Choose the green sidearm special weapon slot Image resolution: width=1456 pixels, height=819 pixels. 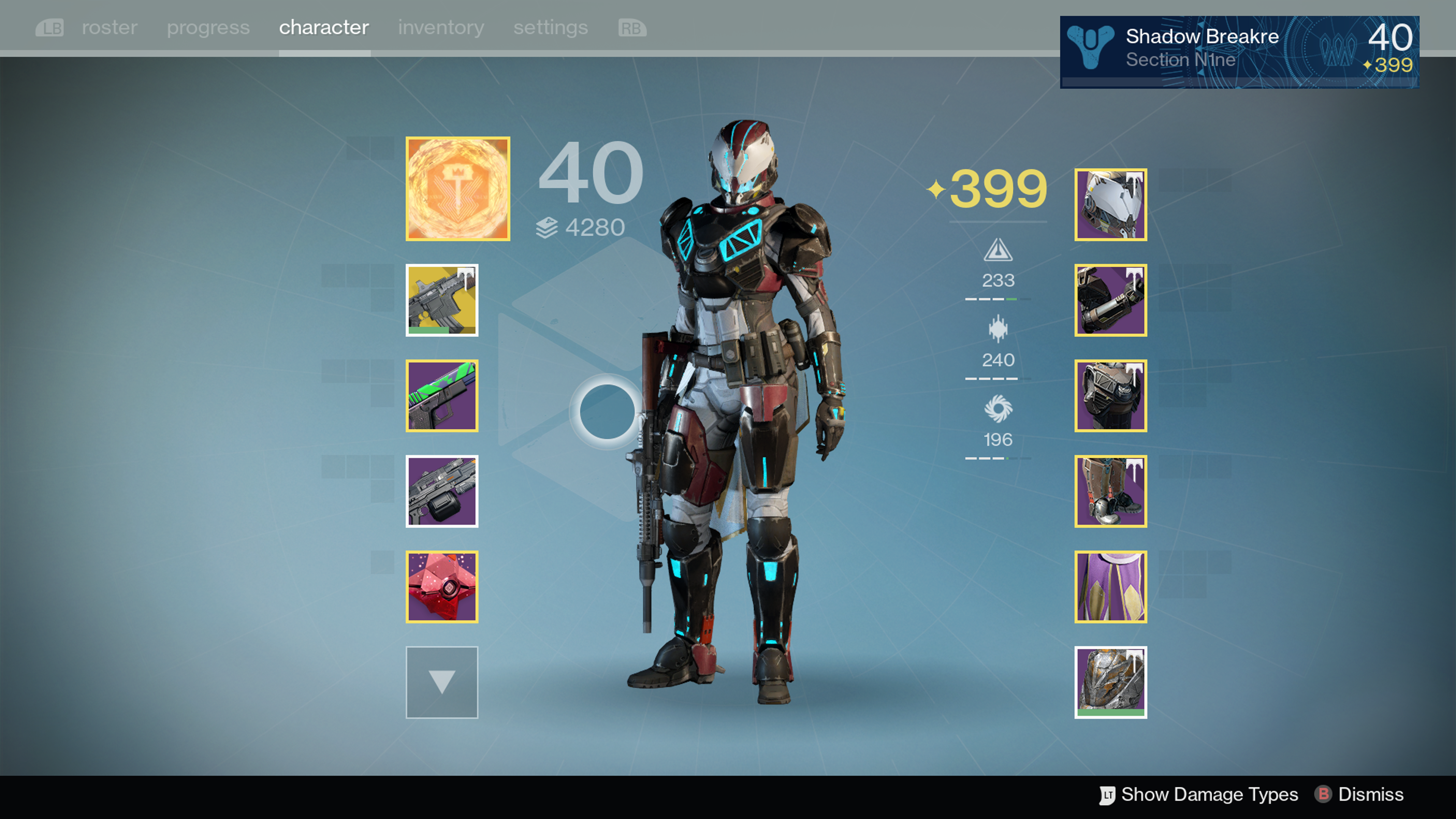coord(442,395)
